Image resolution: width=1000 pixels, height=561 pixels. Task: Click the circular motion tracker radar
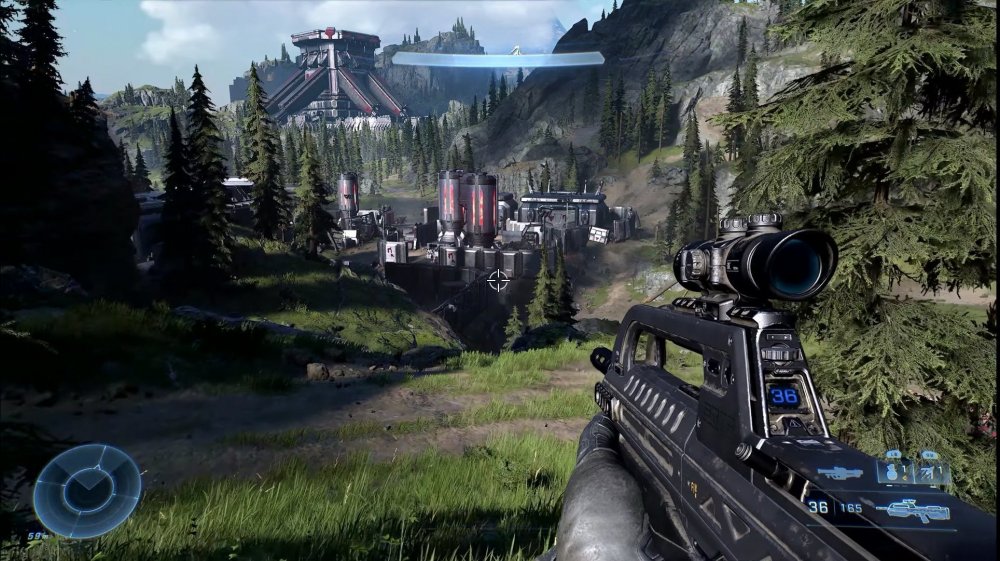tap(87, 491)
